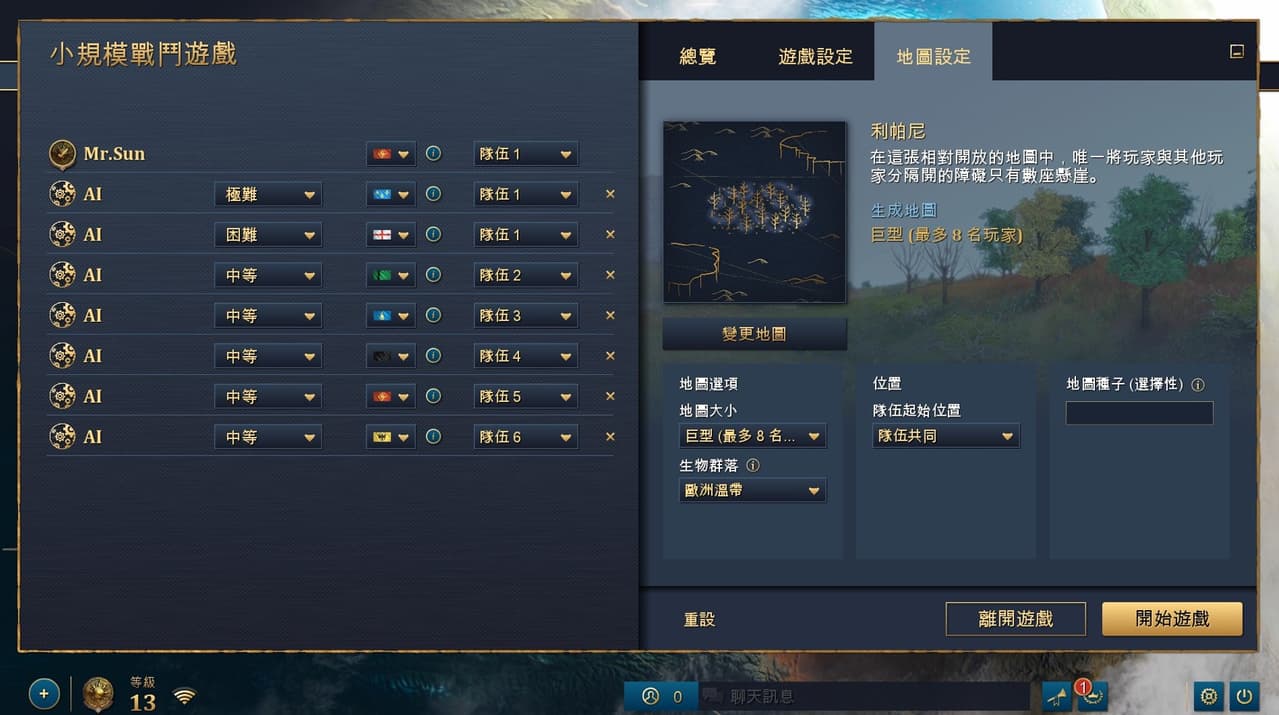
Task: Open the 遊戲設定 tab
Action: [815, 57]
